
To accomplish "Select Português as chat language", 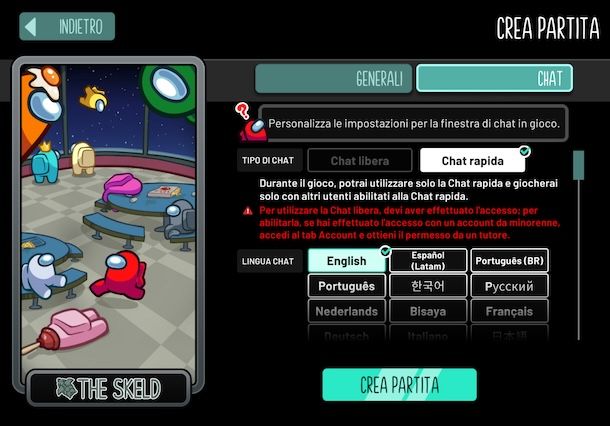I will coord(346,286).
